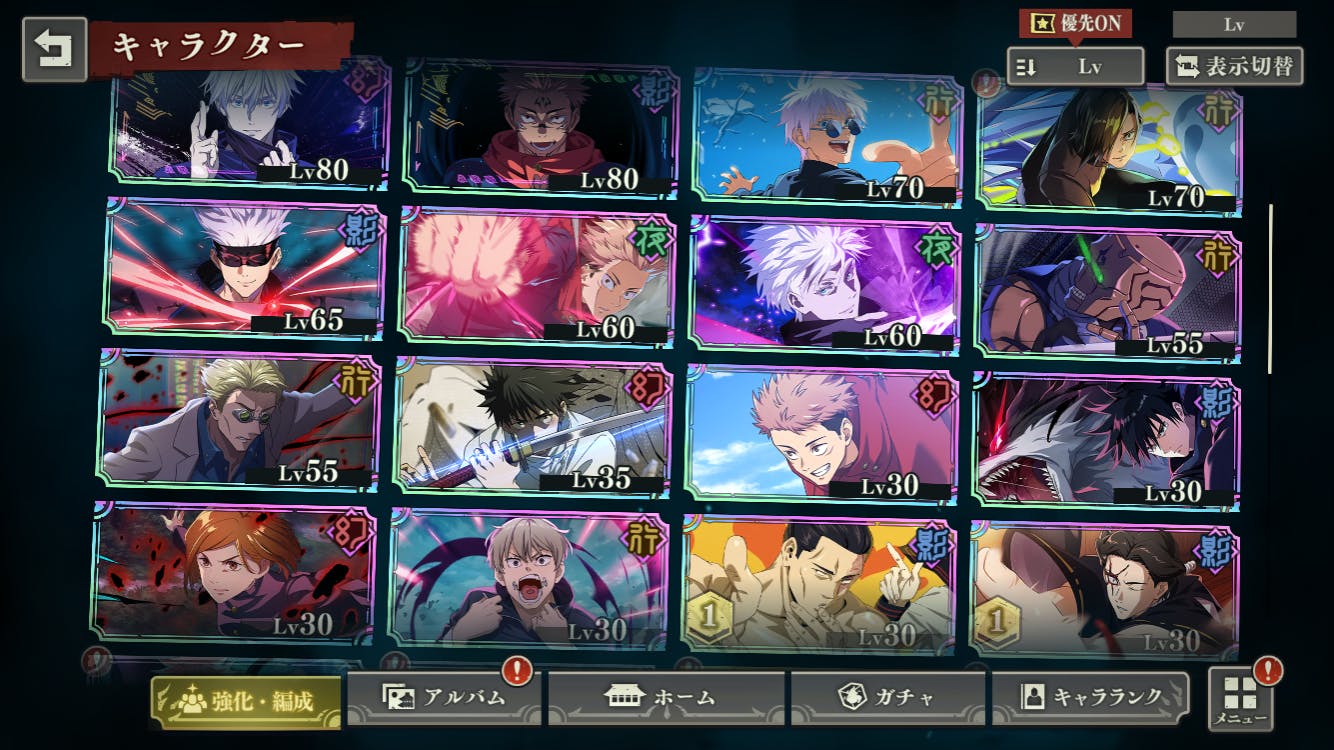The height and width of the screenshot is (750, 1334).
Task: Open the ガチャ gacha tab
Action: (x=889, y=697)
